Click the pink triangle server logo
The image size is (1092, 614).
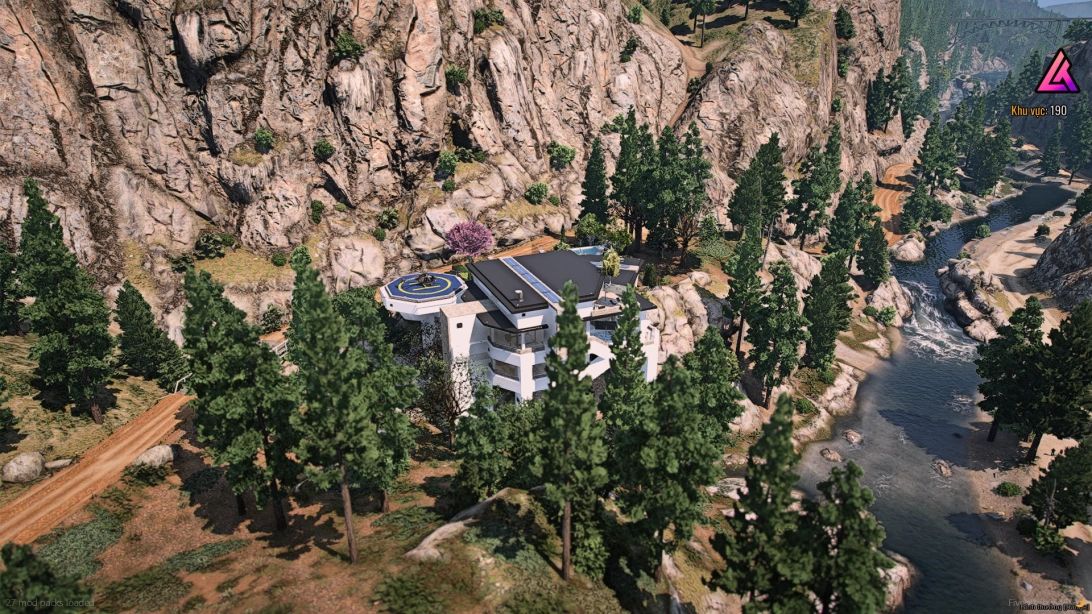click(1056, 74)
